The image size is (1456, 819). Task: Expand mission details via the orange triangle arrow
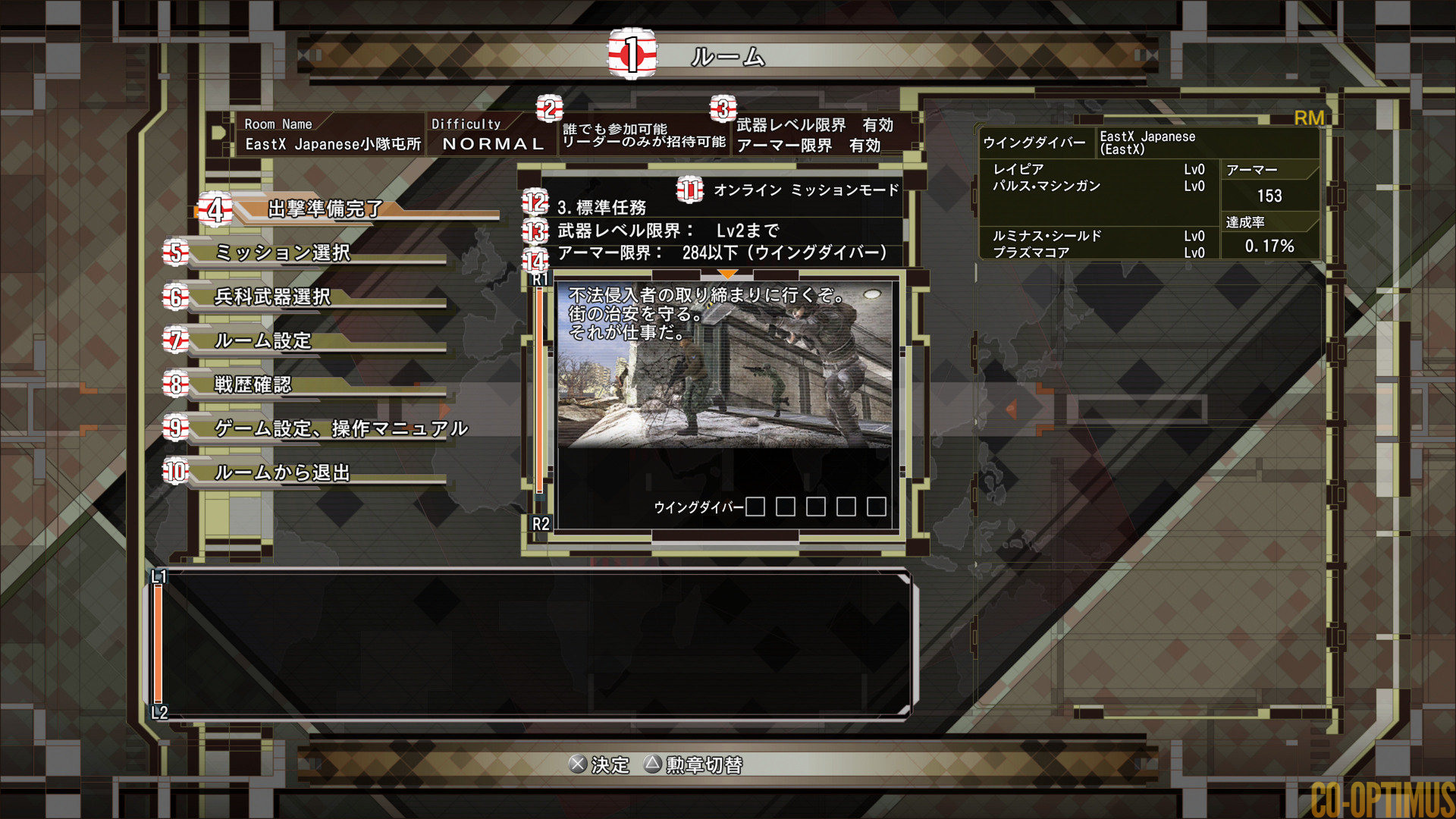(x=729, y=273)
